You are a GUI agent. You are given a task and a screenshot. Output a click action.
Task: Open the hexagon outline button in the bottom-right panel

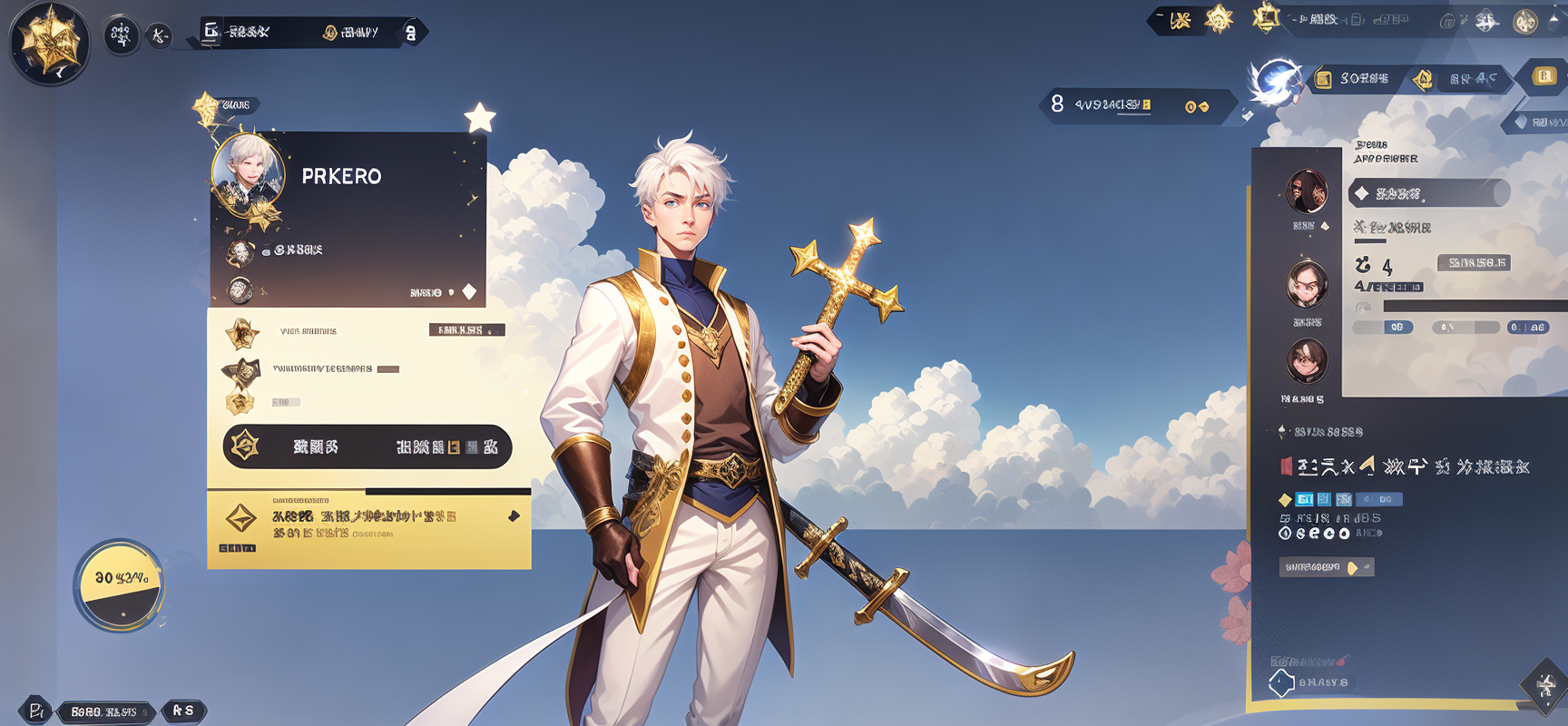pyautogui.click(x=1281, y=682)
